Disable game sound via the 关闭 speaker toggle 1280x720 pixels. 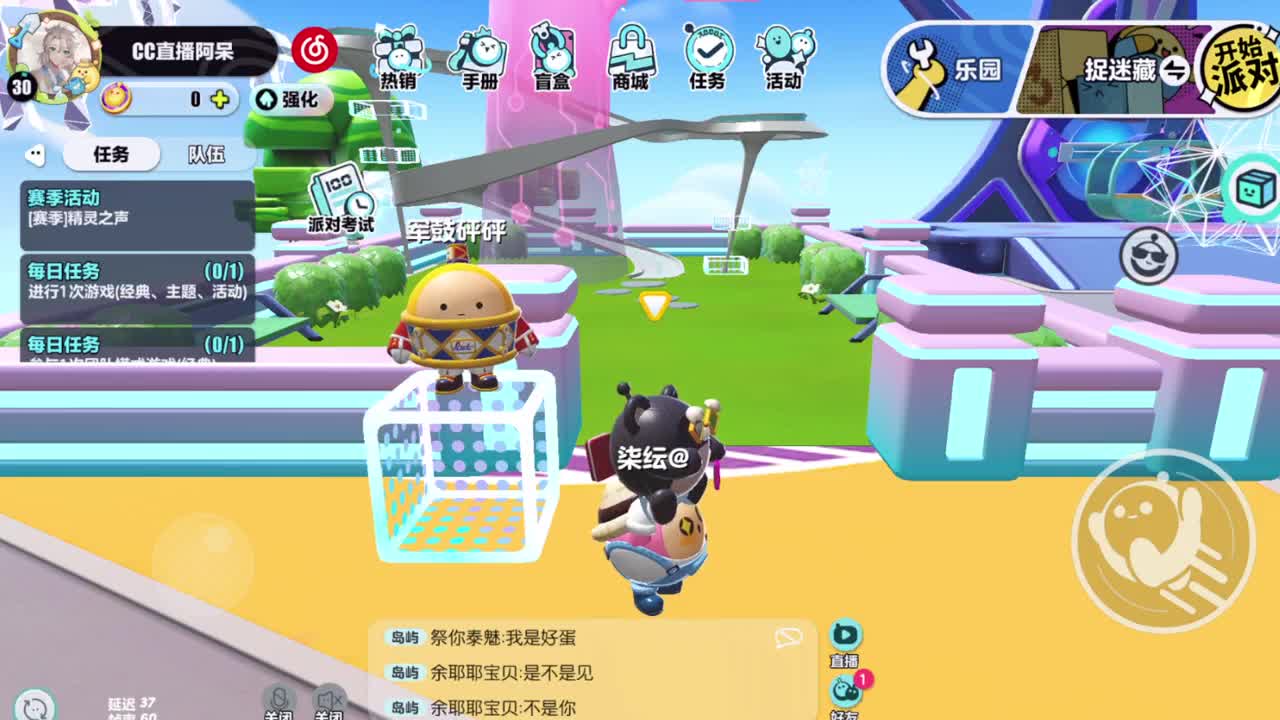click(327, 700)
